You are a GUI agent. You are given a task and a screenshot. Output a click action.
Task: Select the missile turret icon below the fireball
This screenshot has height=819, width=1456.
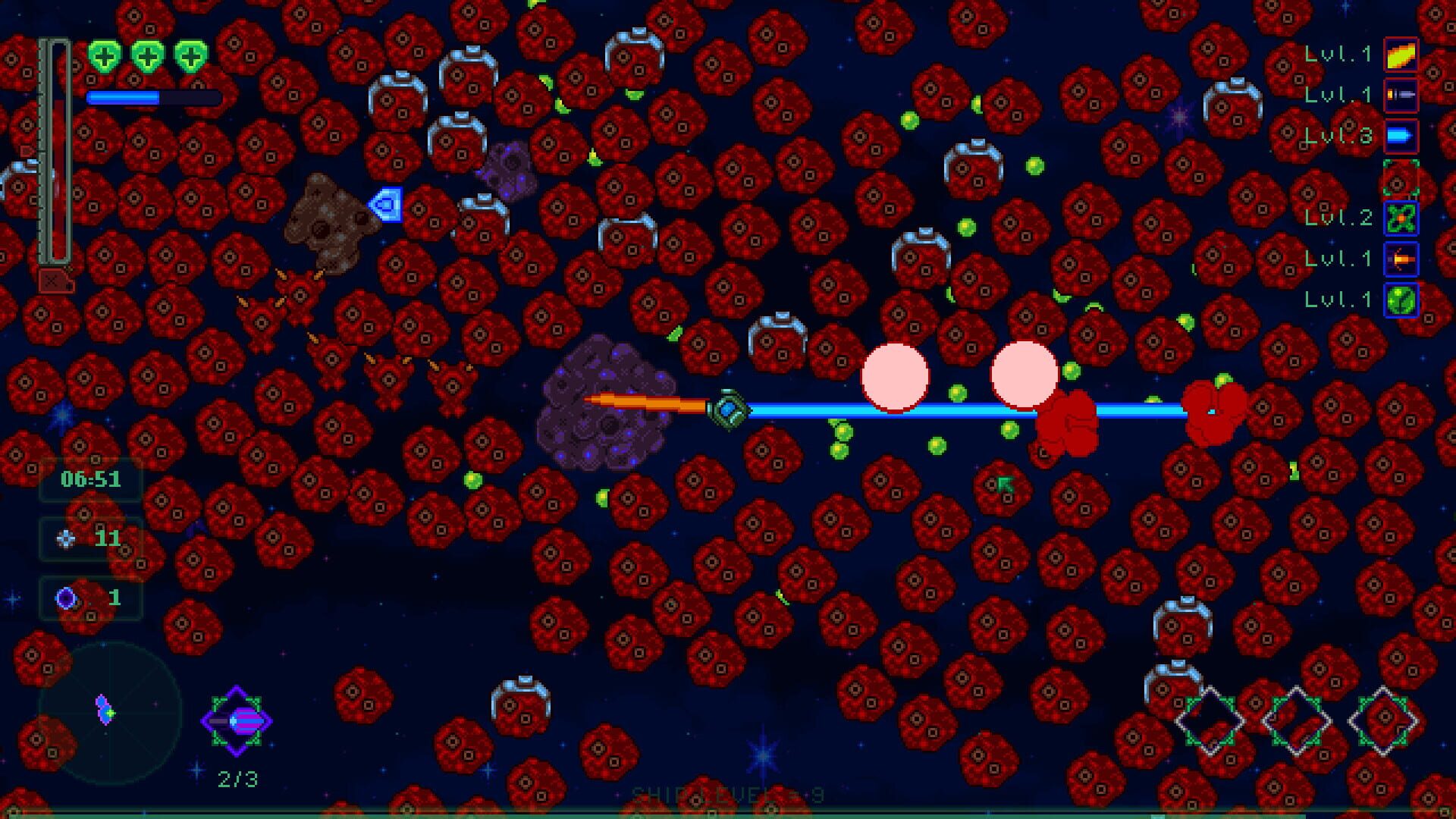click(x=1401, y=96)
